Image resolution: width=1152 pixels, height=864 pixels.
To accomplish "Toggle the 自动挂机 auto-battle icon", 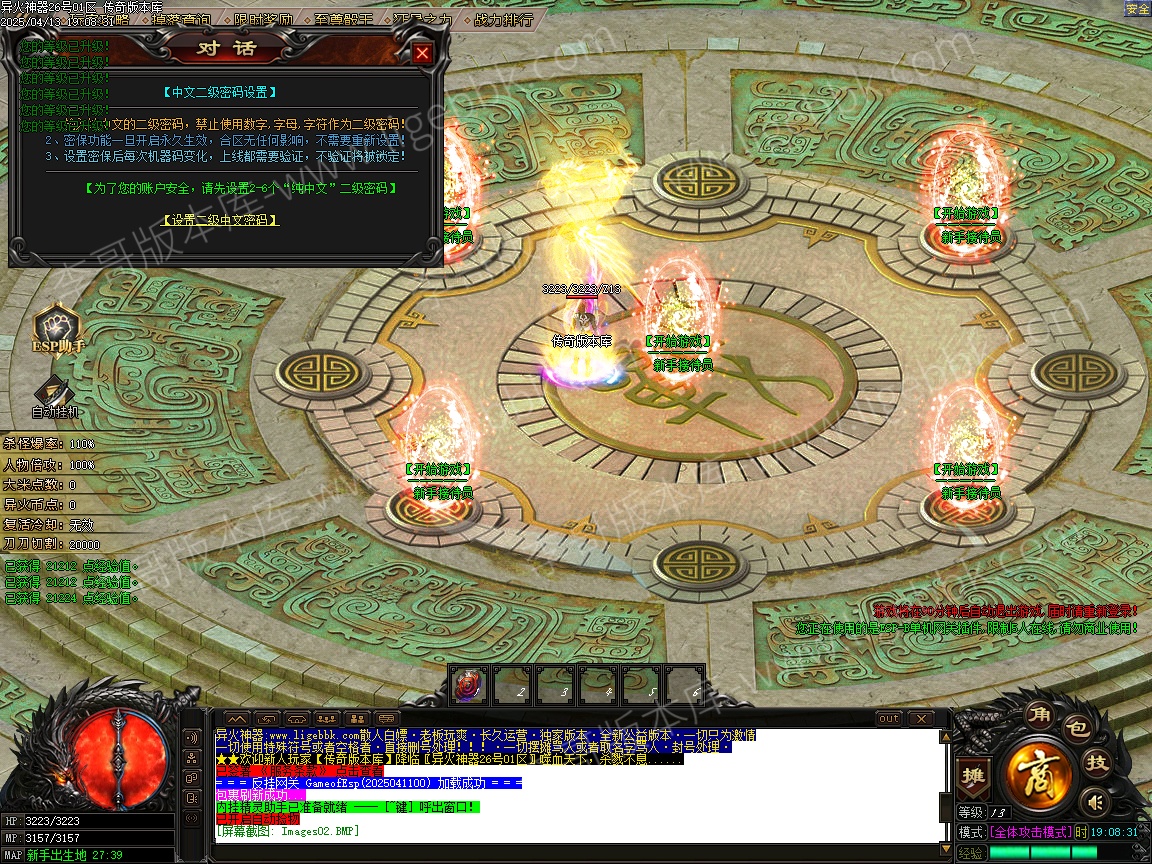I will click(55, 393).
